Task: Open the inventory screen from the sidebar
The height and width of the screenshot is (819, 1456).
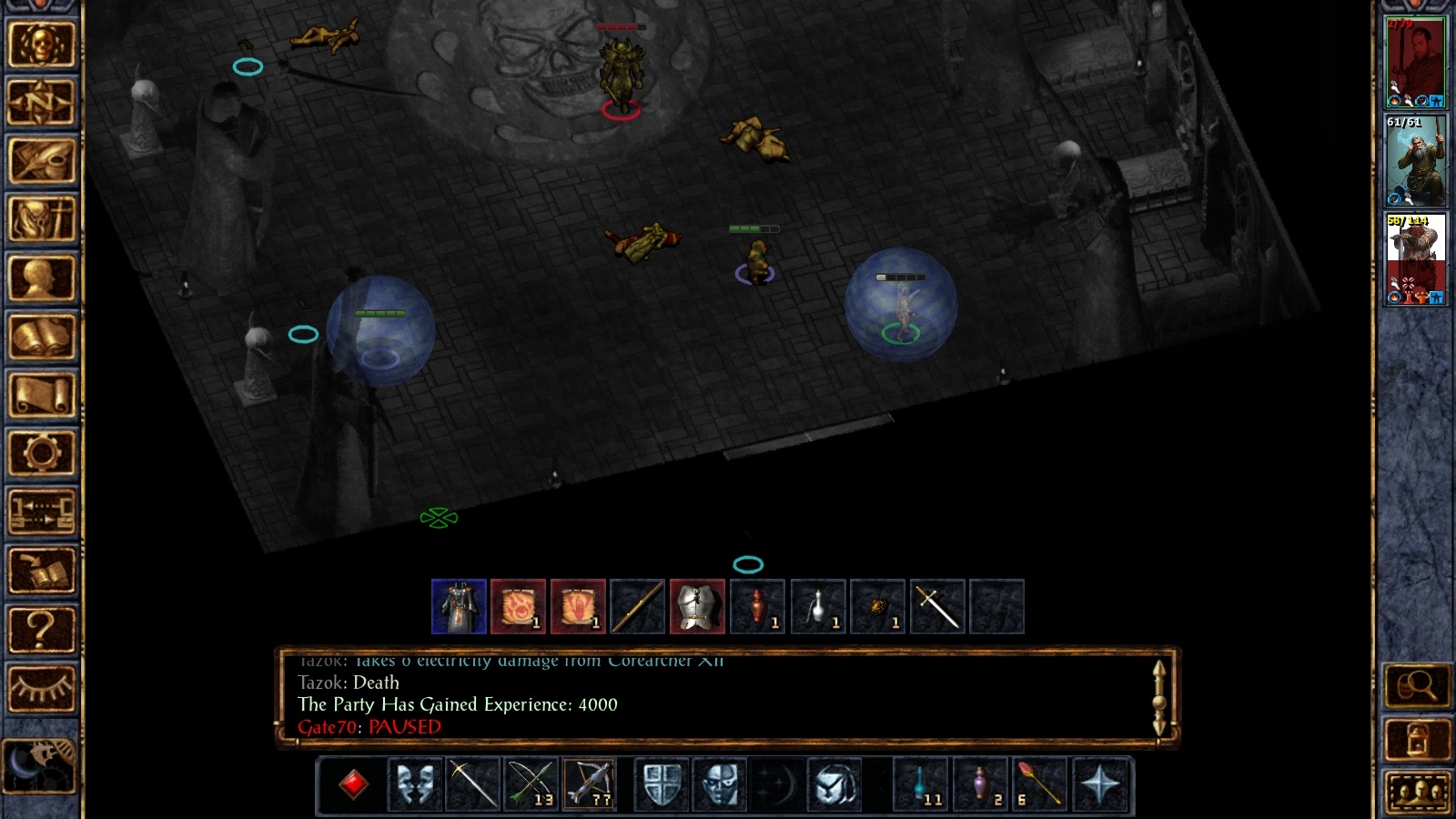Action: point(41,219)
